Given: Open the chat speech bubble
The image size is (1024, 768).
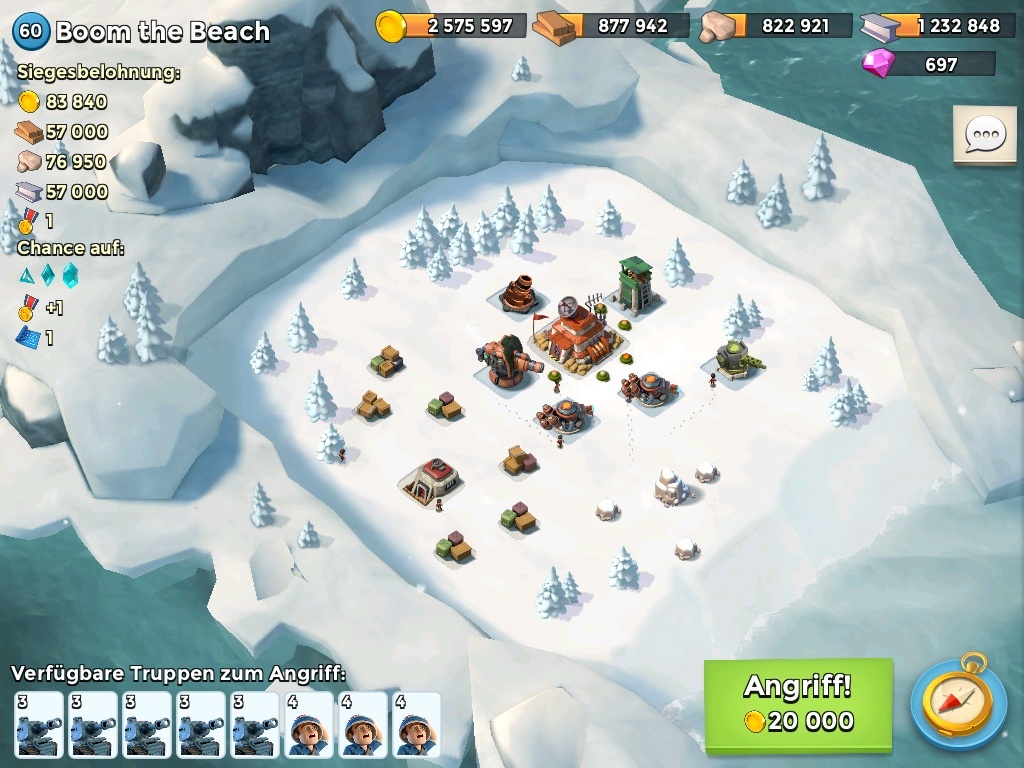Looking at the screenshot, I should coord(985,135).
